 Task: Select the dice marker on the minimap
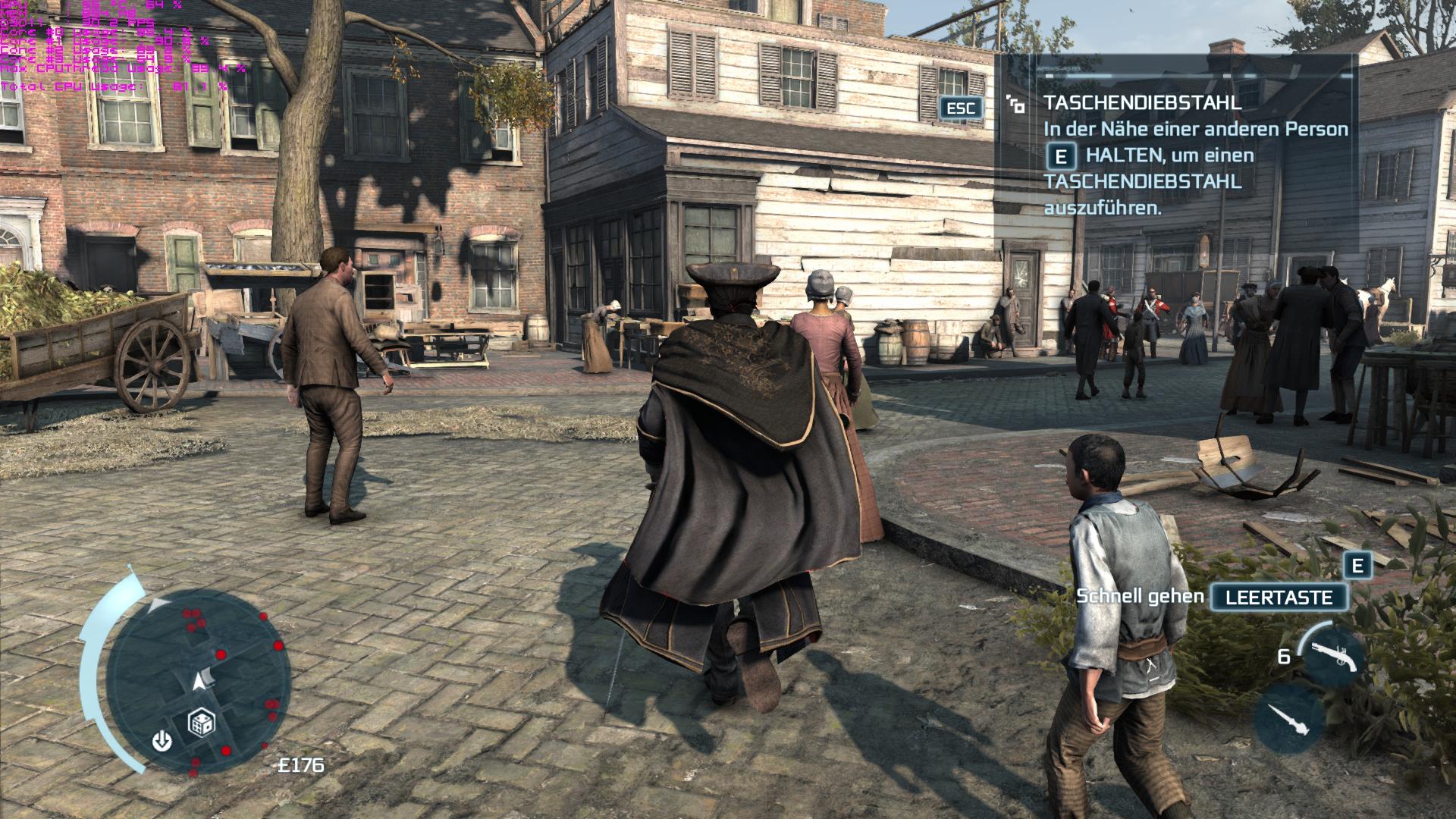coord(201,723)
